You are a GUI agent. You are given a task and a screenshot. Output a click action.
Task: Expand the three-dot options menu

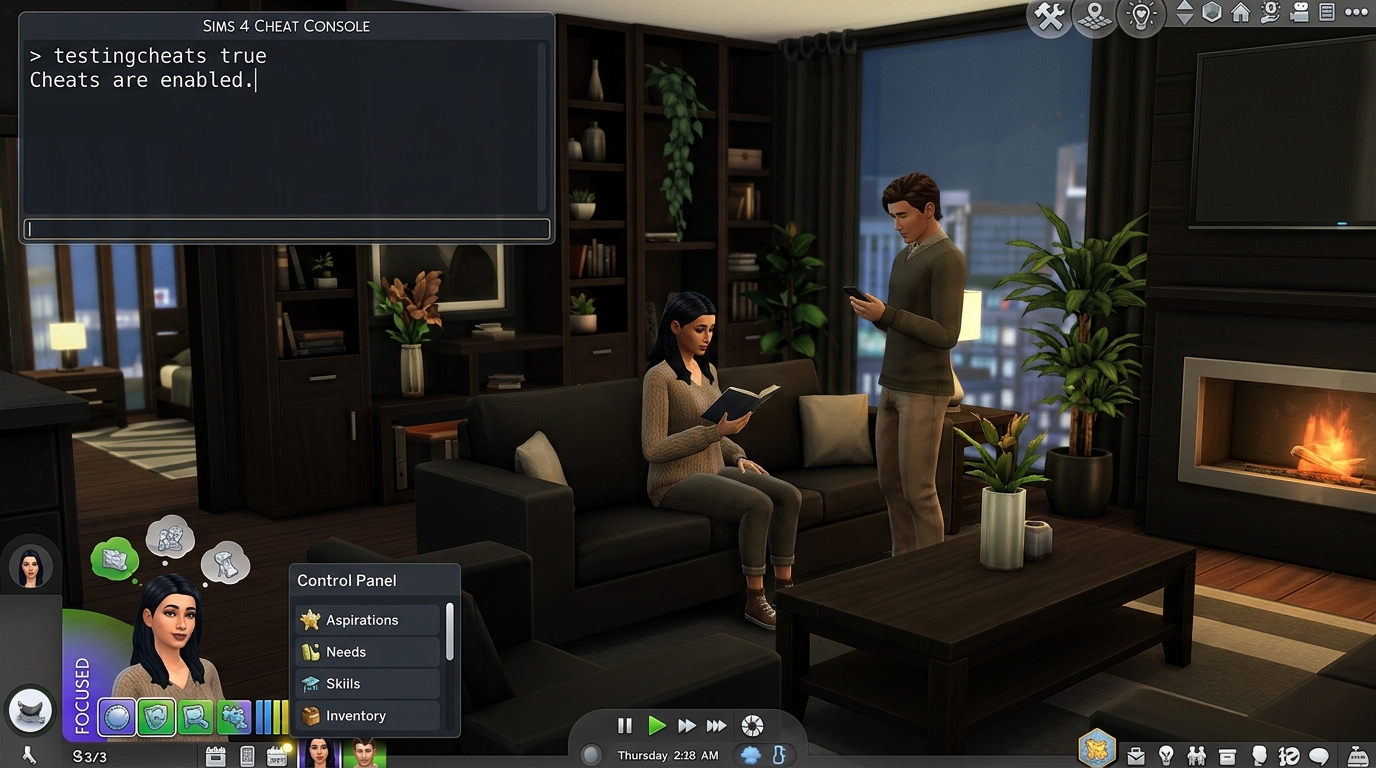point(1356,11)
